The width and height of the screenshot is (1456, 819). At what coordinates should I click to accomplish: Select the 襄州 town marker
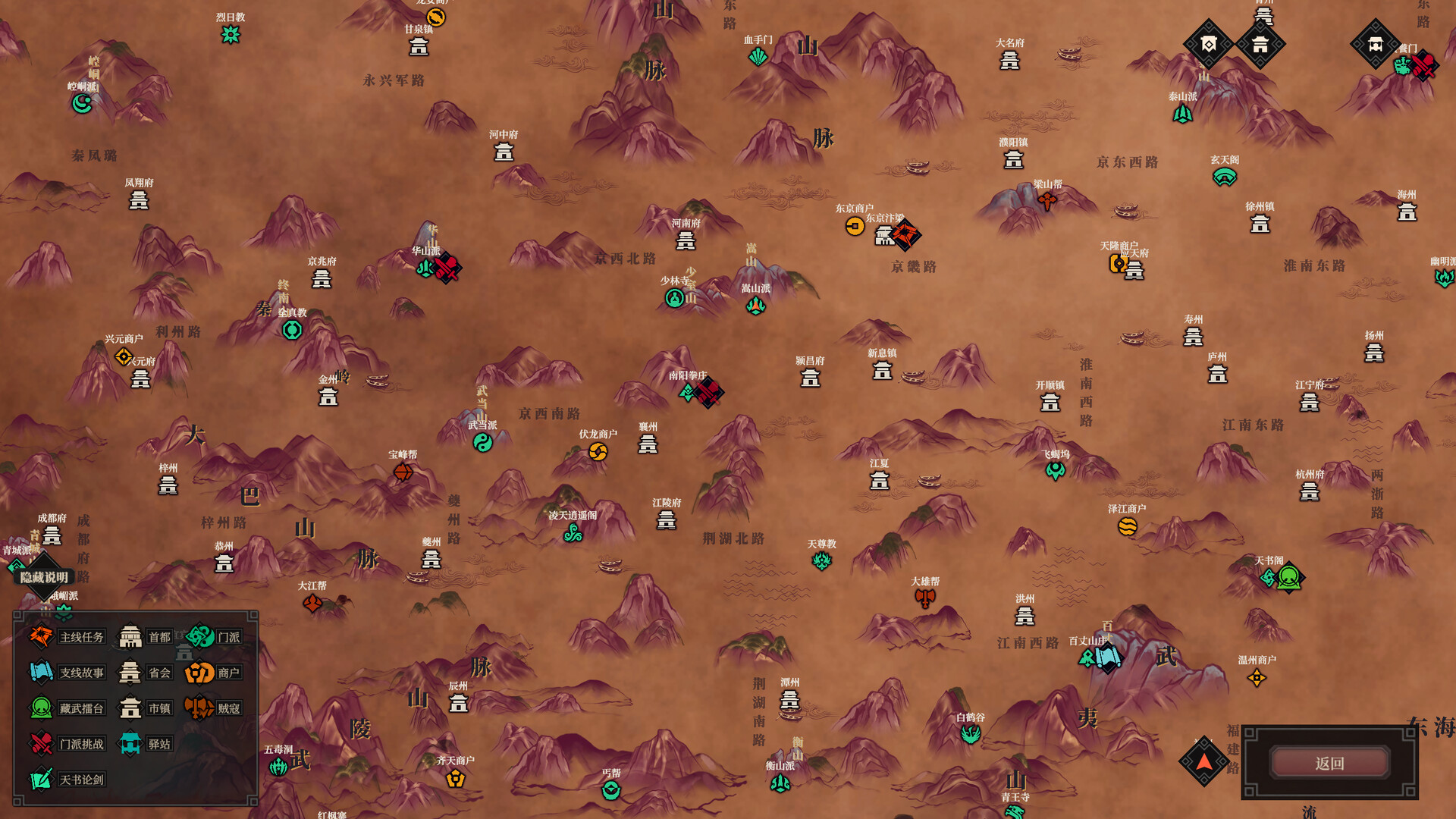point(648,444)
